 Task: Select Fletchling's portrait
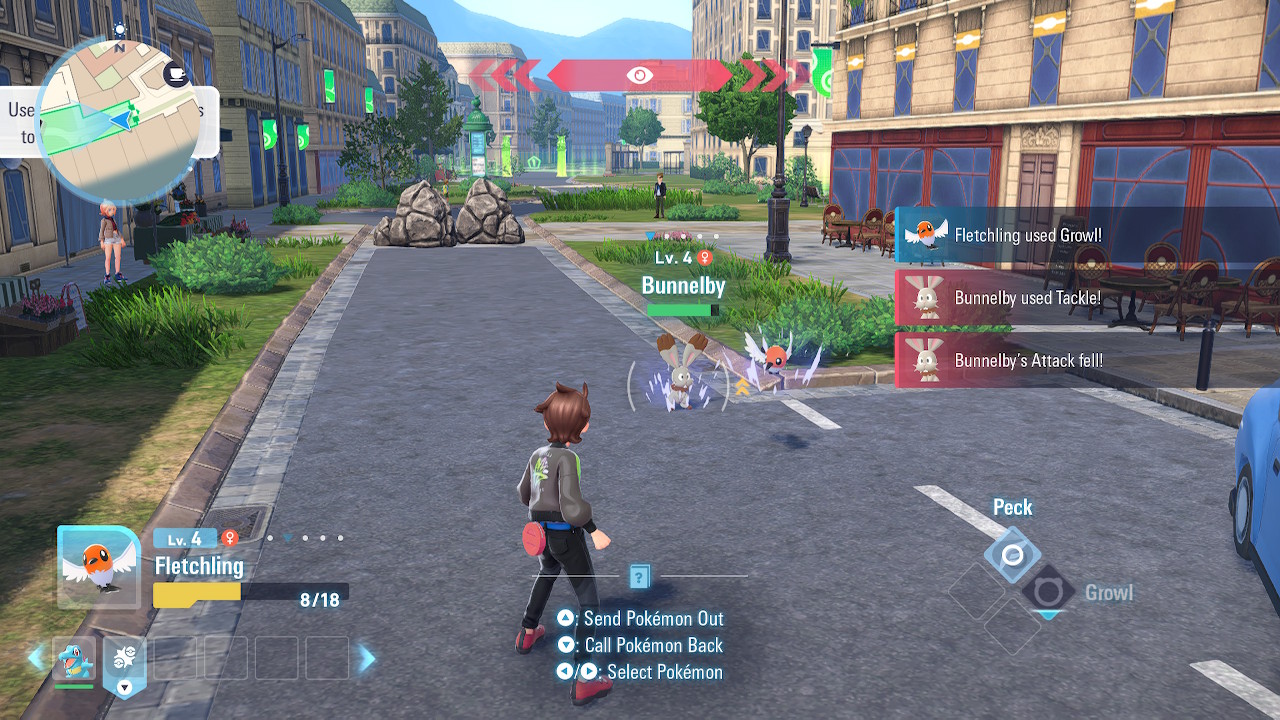pyautogui.click(x=98, y=567)
